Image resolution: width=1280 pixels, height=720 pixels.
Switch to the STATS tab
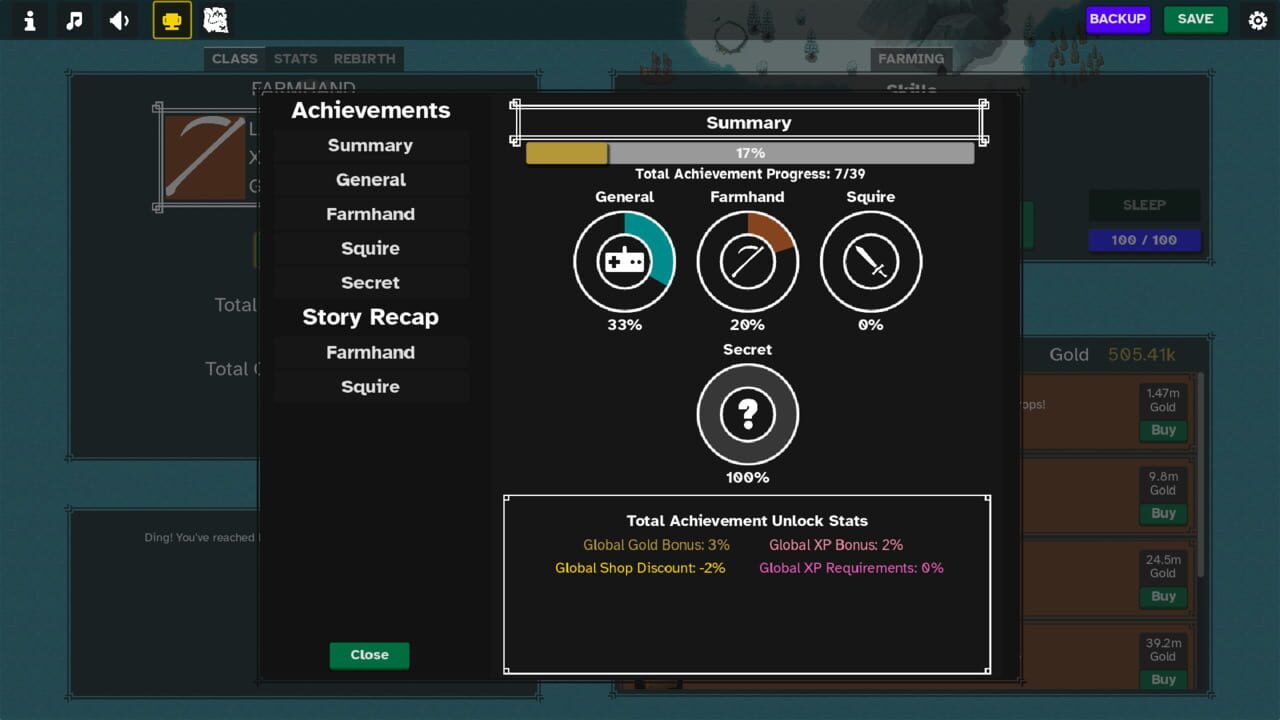295,59
